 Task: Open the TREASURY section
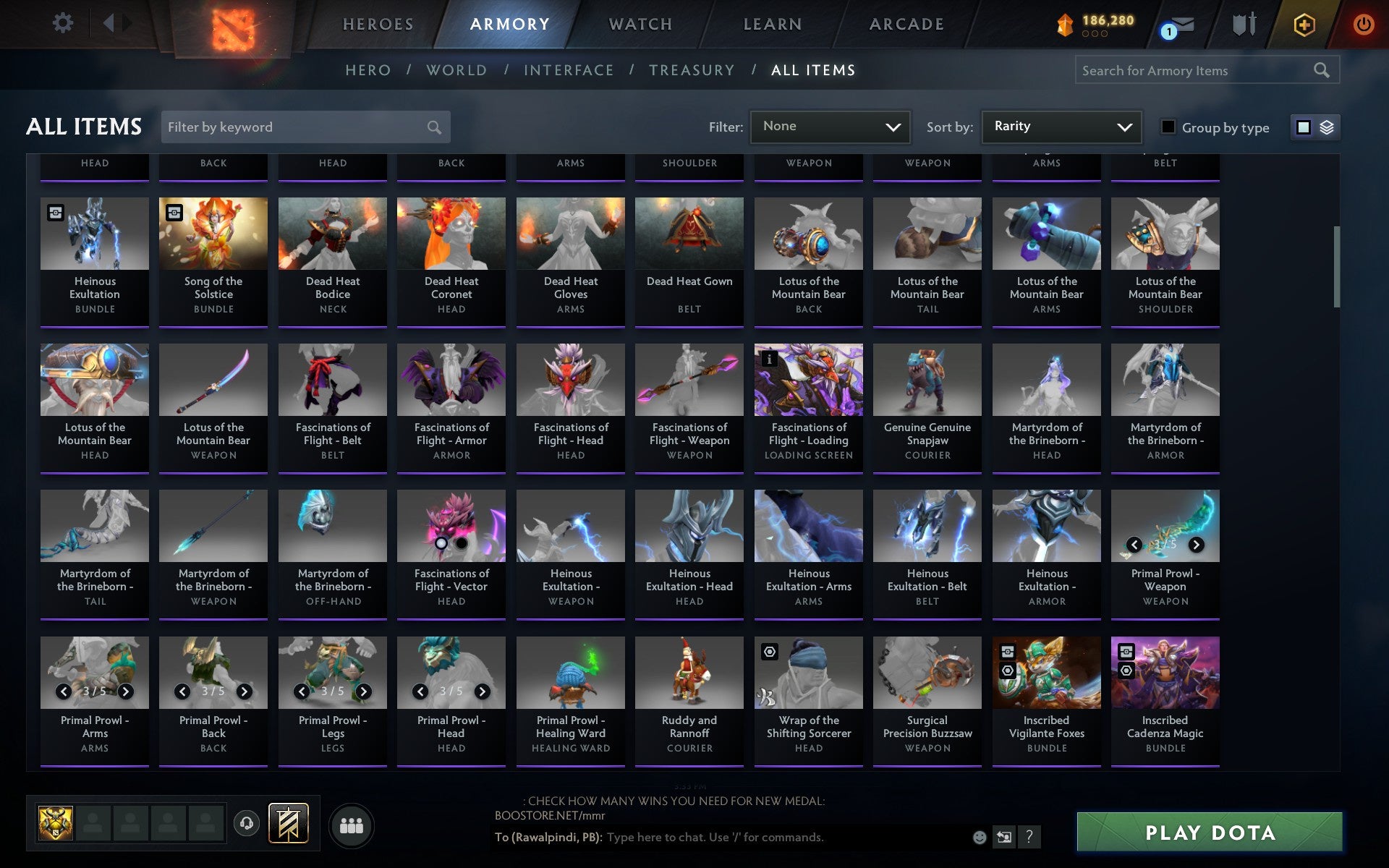tap(692, 69)
